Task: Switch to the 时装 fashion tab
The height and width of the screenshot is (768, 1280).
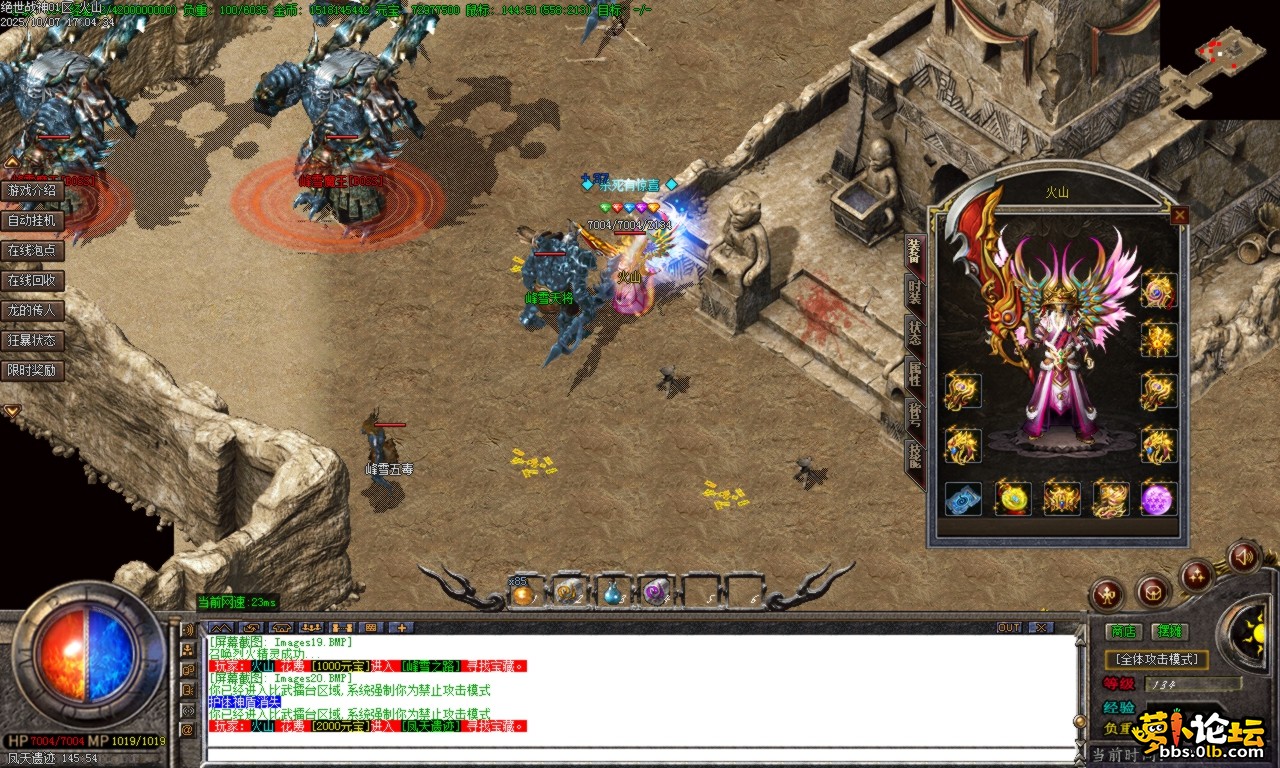Action: (x=914, y=292)
